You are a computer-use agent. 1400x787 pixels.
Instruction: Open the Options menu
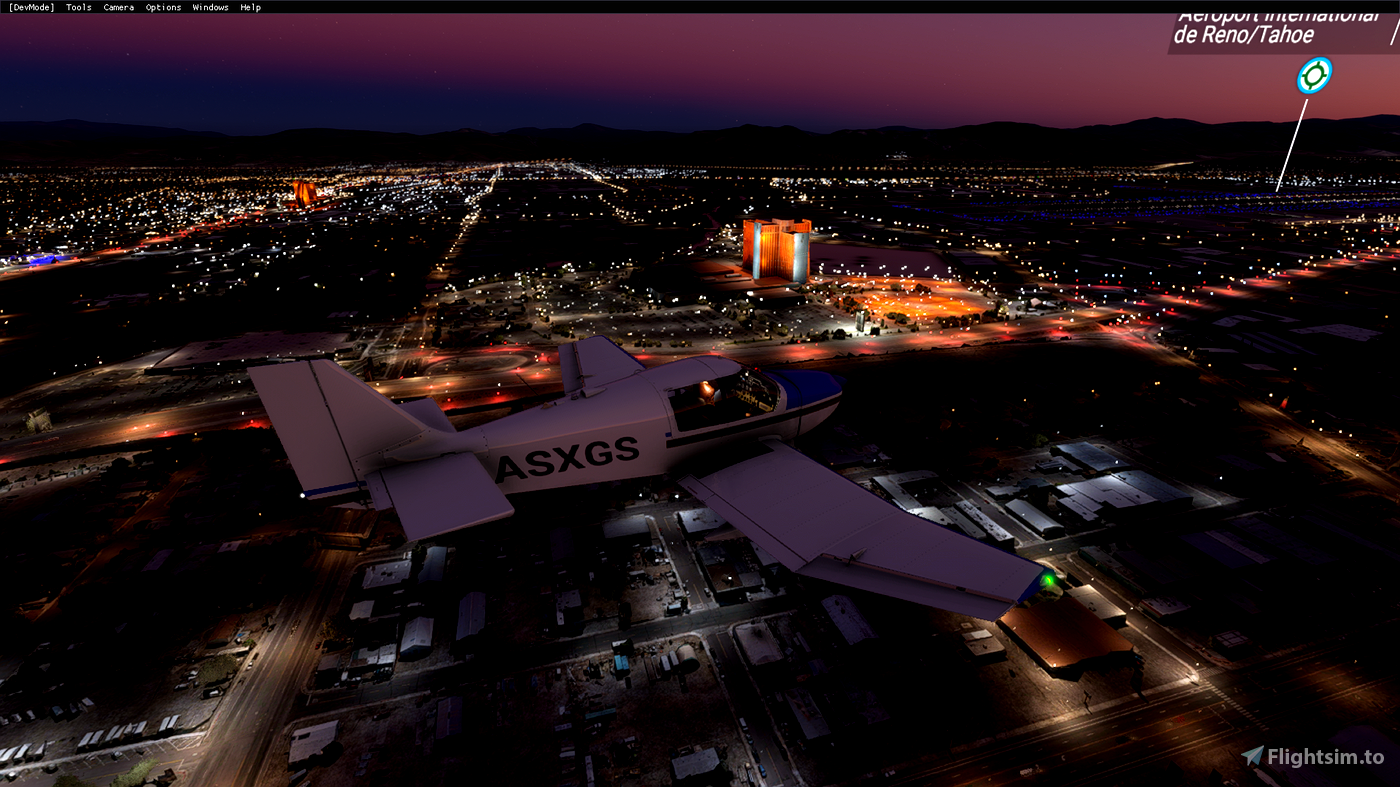click(162, 7)
